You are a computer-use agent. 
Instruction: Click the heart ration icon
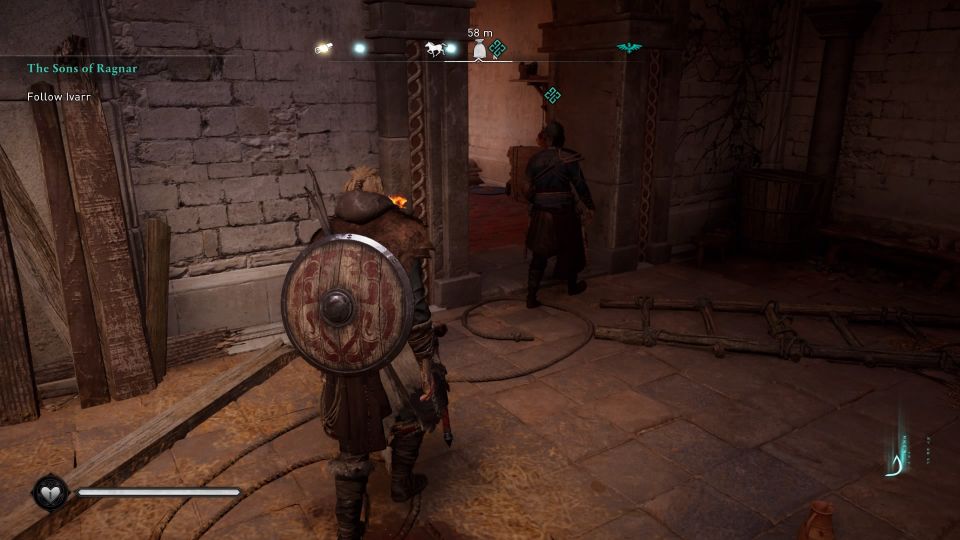[x=48, y=492]
